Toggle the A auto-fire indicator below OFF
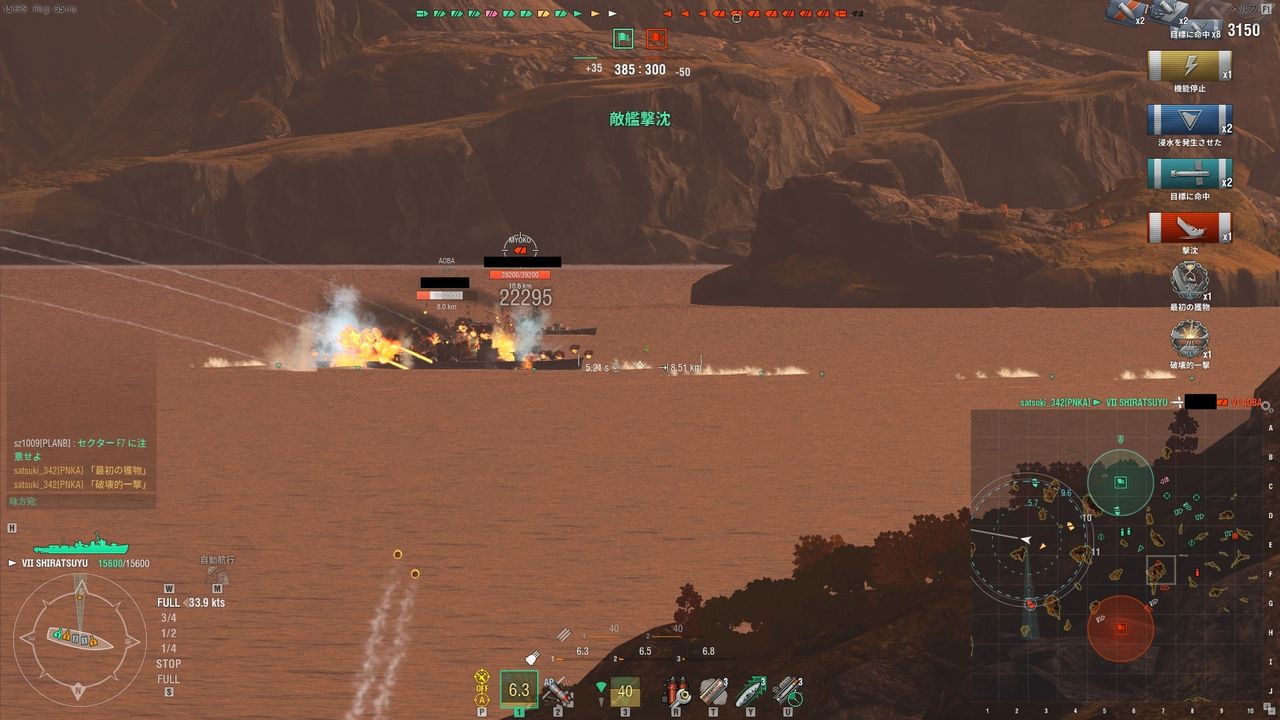This screenshot has width=1280, height=720. click(x=481, y=700)
